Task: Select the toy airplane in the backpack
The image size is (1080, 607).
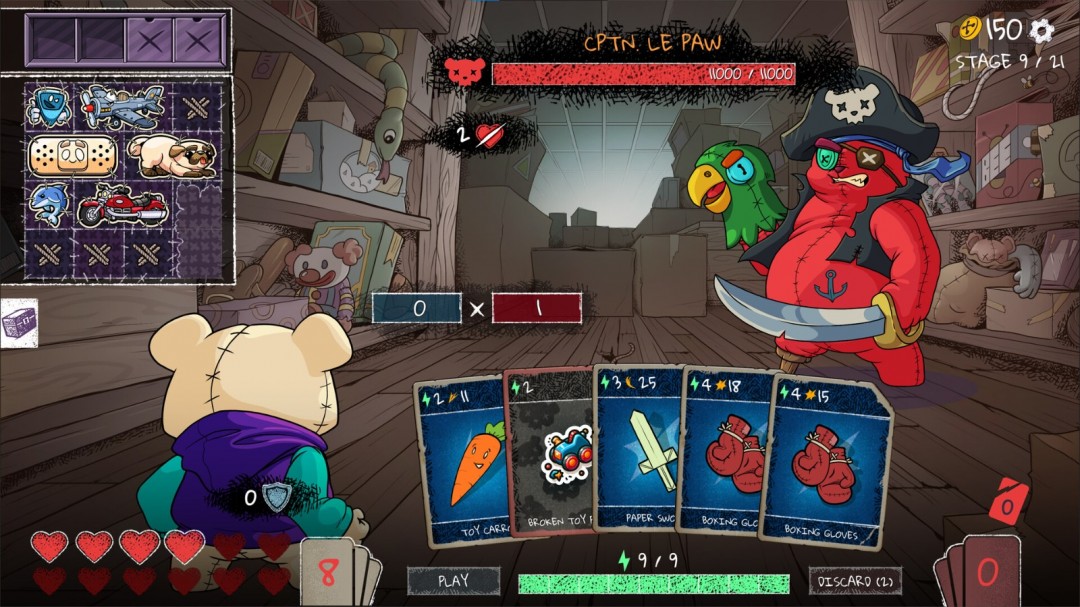Action: (122, 106)
